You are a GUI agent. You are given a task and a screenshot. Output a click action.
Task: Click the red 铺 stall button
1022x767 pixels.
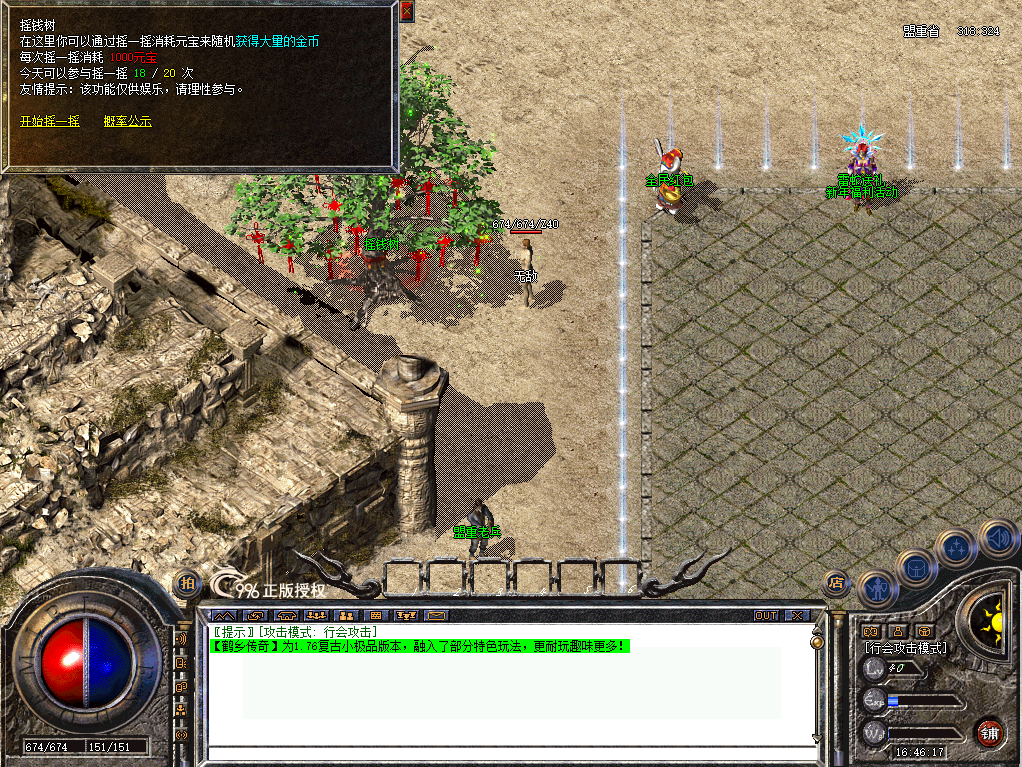point(990,731)
